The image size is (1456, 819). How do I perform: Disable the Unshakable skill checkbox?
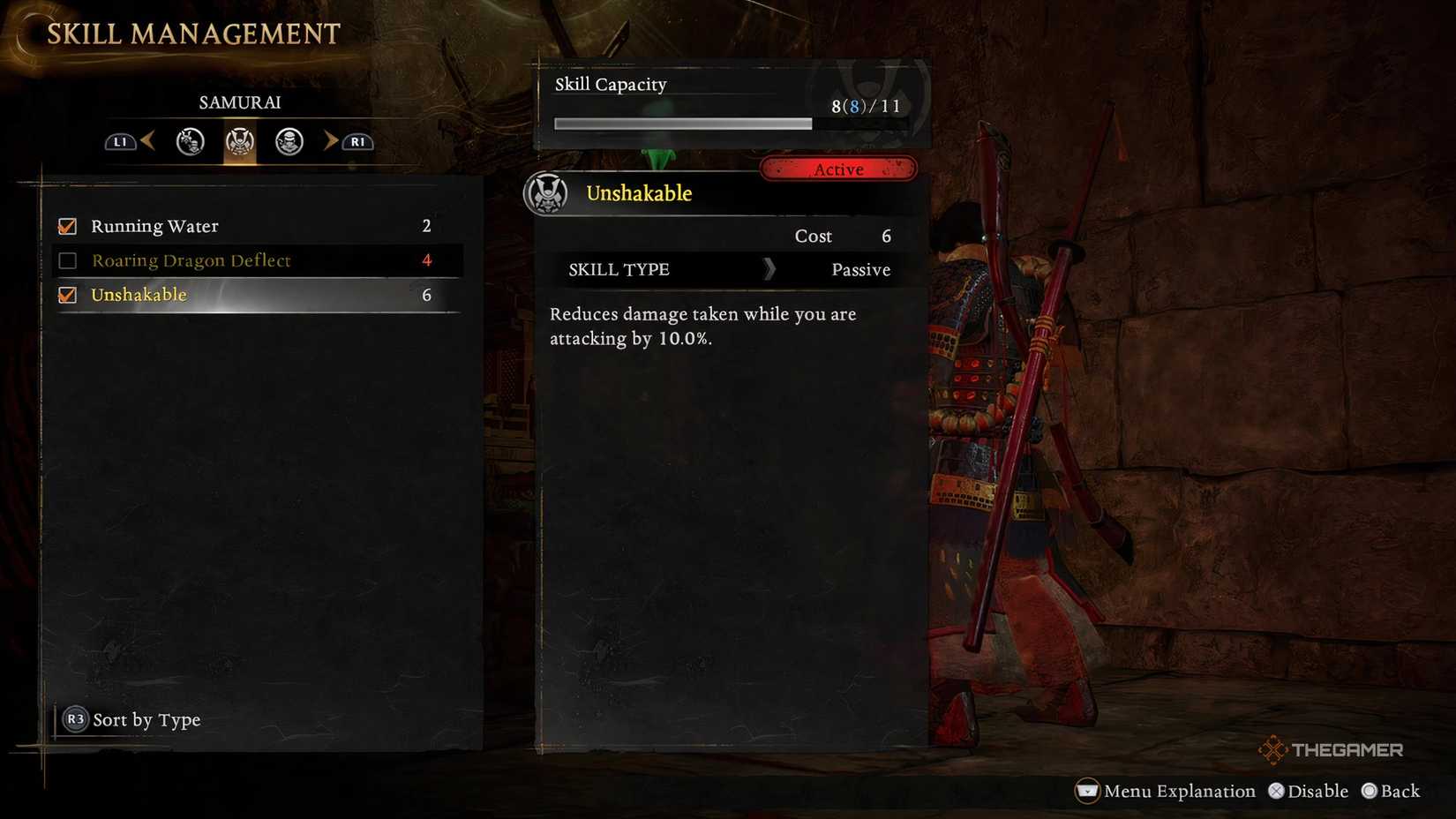(67, 295)
